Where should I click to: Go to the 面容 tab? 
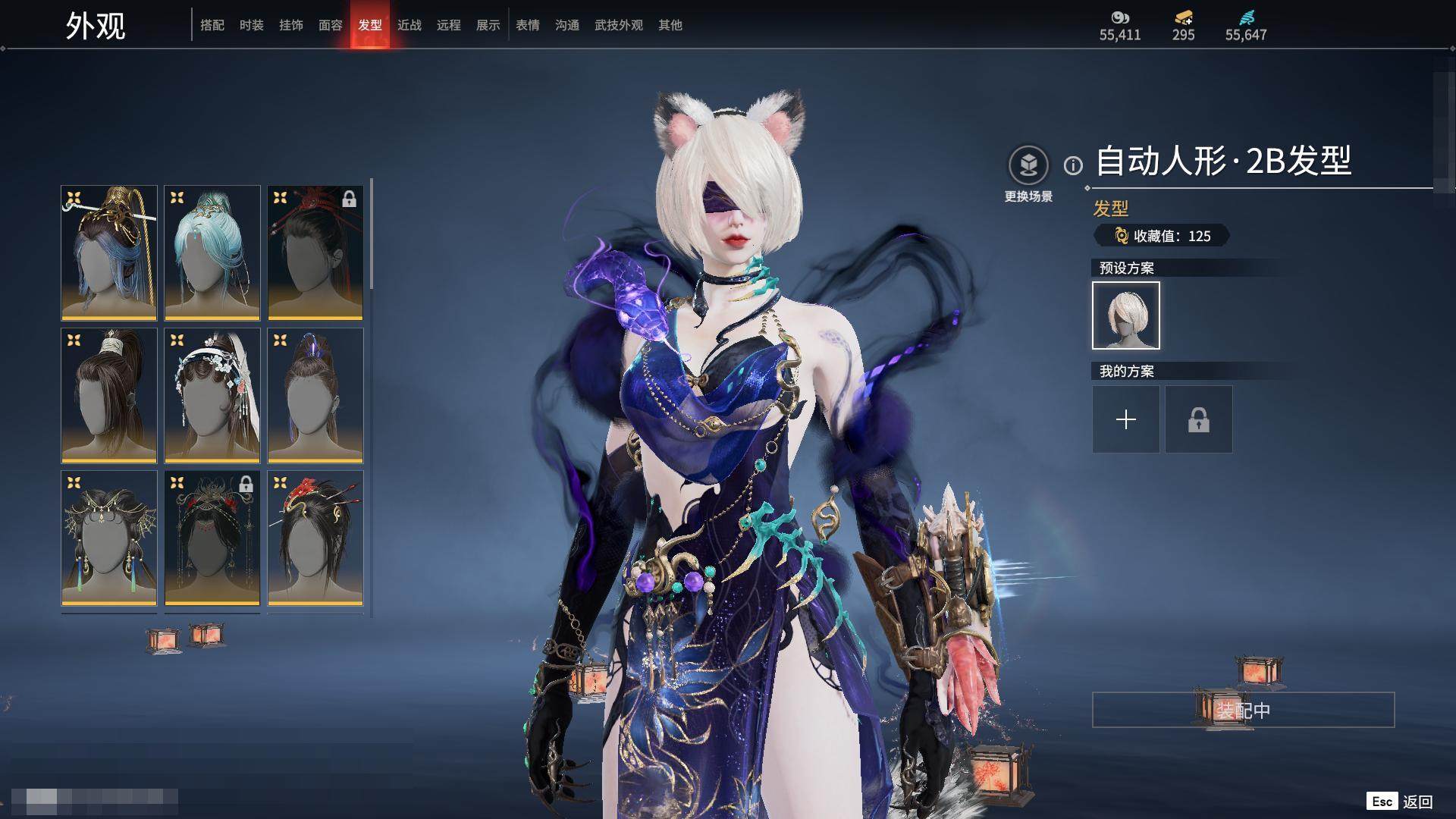[331, 25]
